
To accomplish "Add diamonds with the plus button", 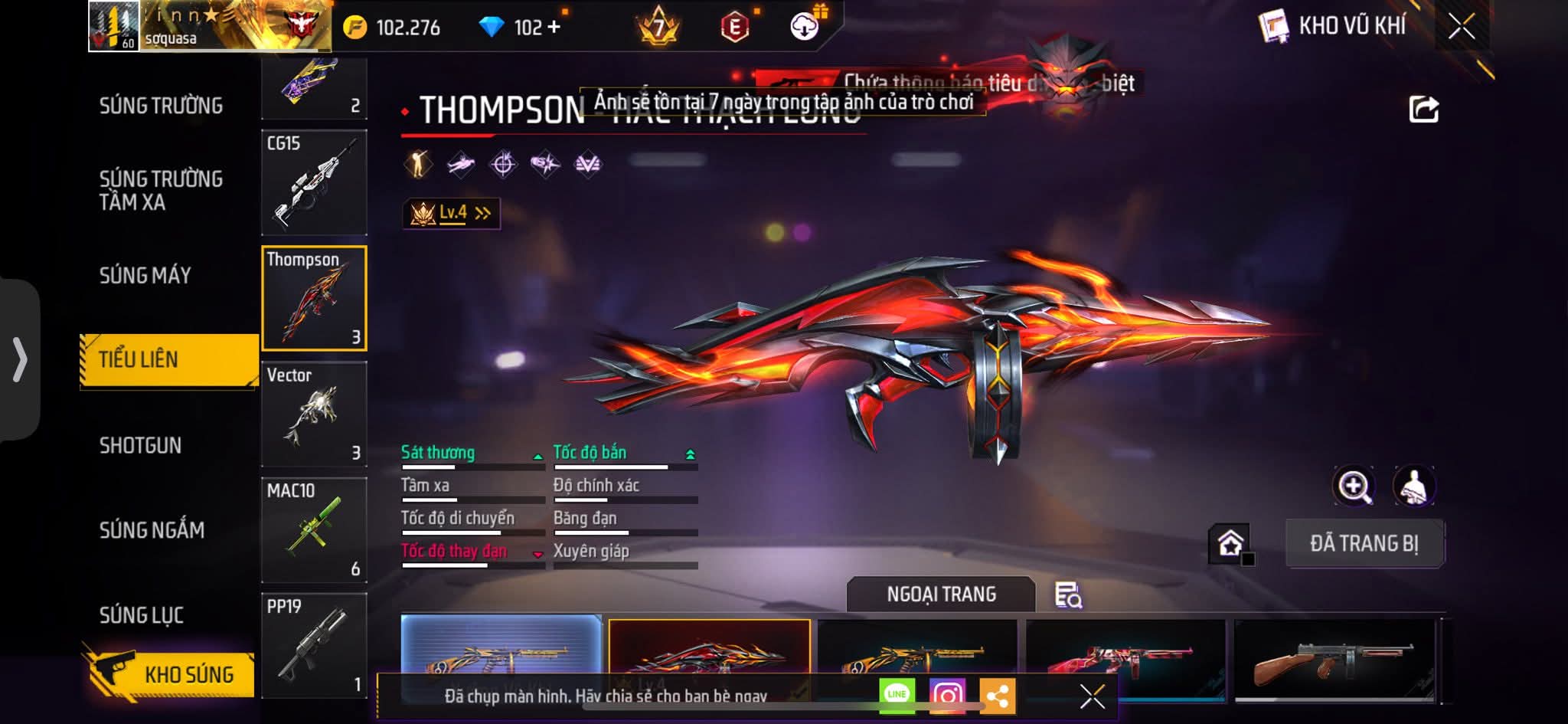I will coord(554,28).
